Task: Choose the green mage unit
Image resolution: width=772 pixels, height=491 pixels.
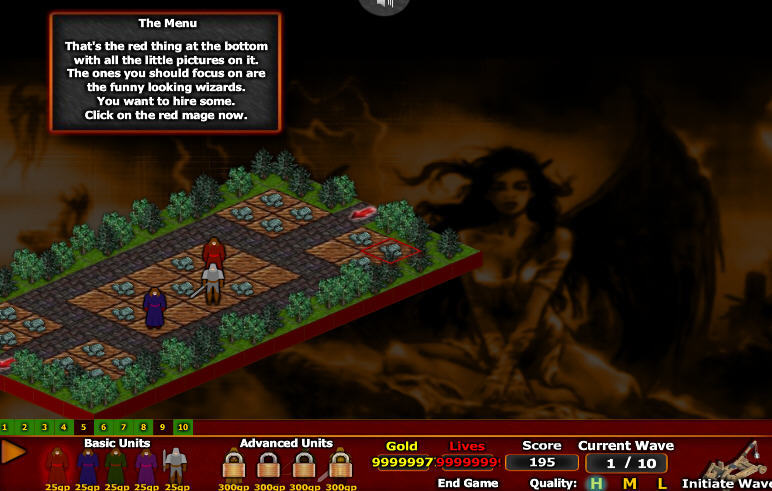Action: click(116, 465)
